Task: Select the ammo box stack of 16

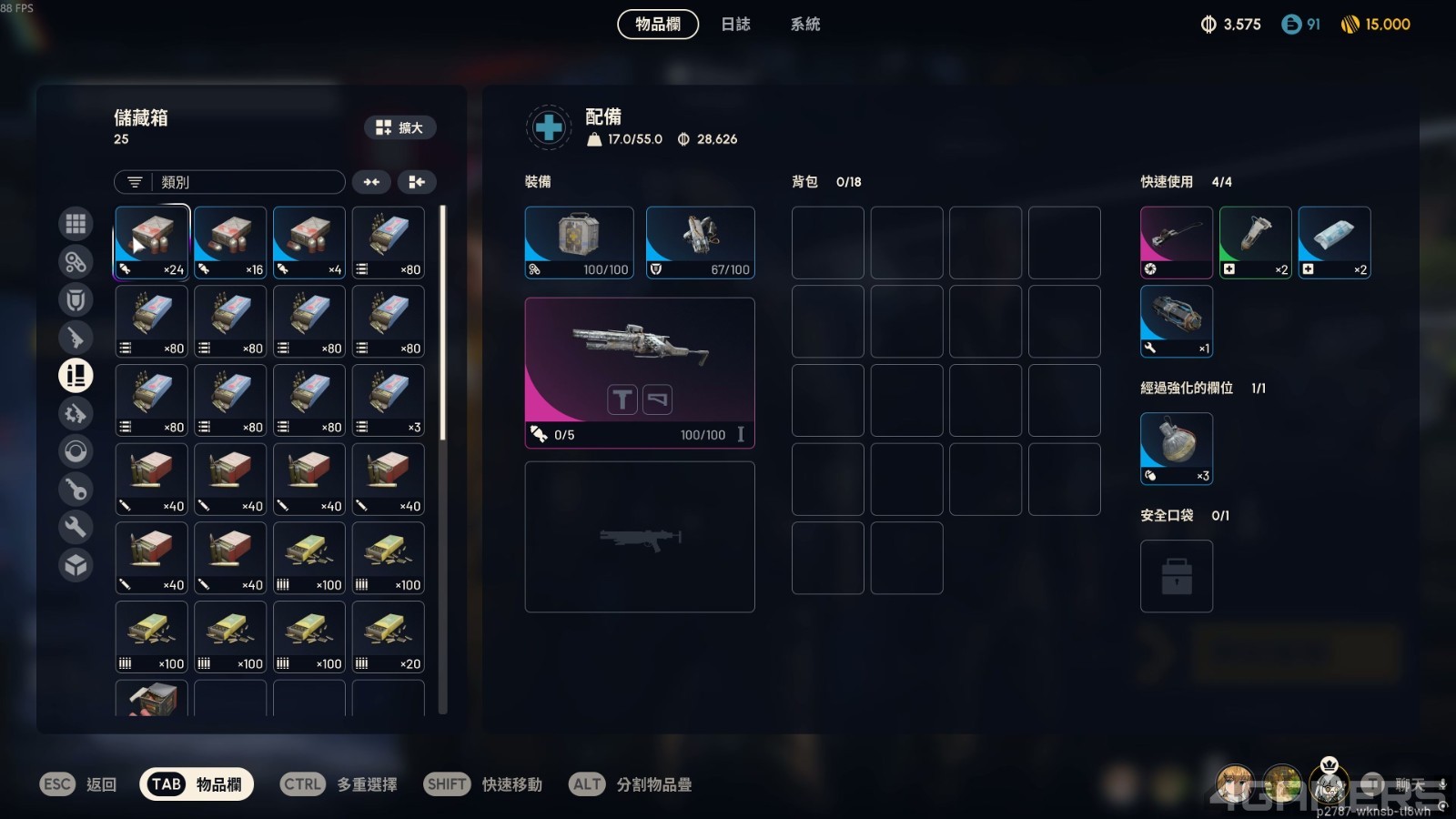Action: pos(230,242)
